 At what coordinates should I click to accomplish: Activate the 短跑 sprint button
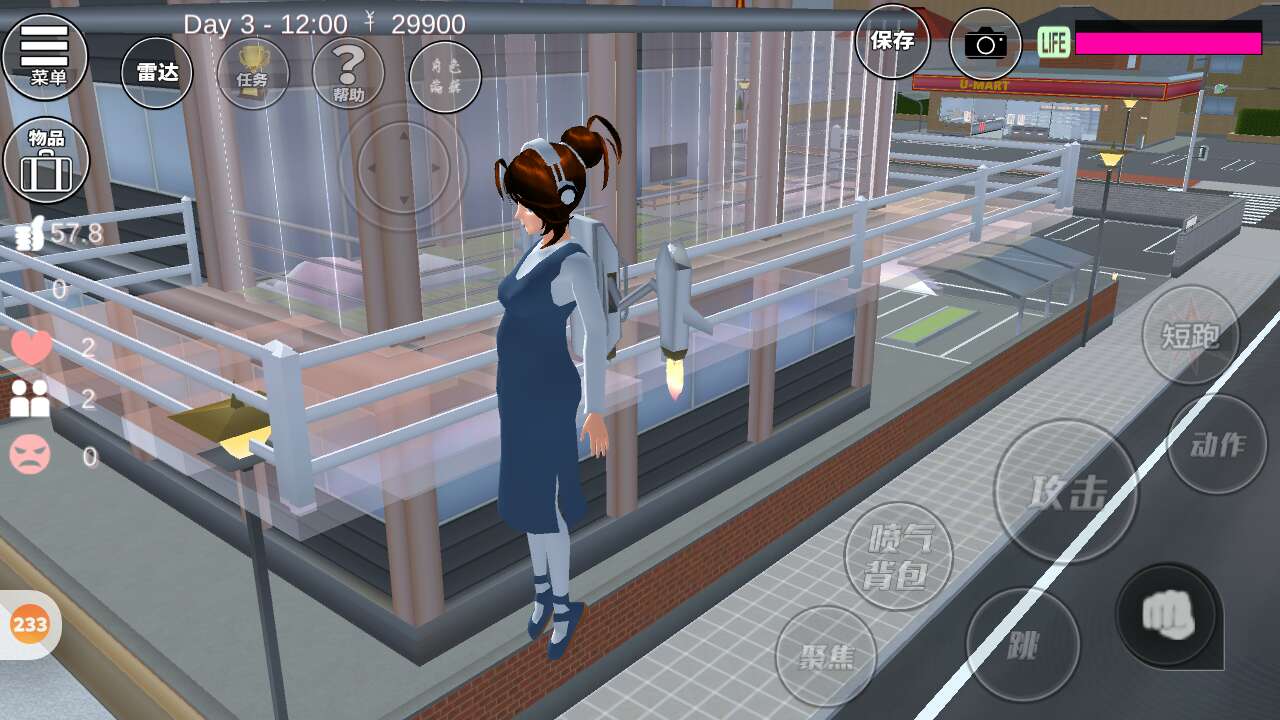point(1190,335)
